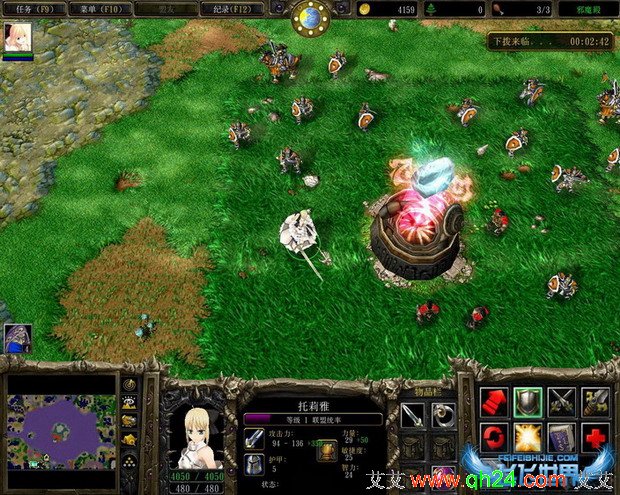Cast the golden light burst ability
The height and width of the screenshot is (495, 620).
[x=528, y=438]
